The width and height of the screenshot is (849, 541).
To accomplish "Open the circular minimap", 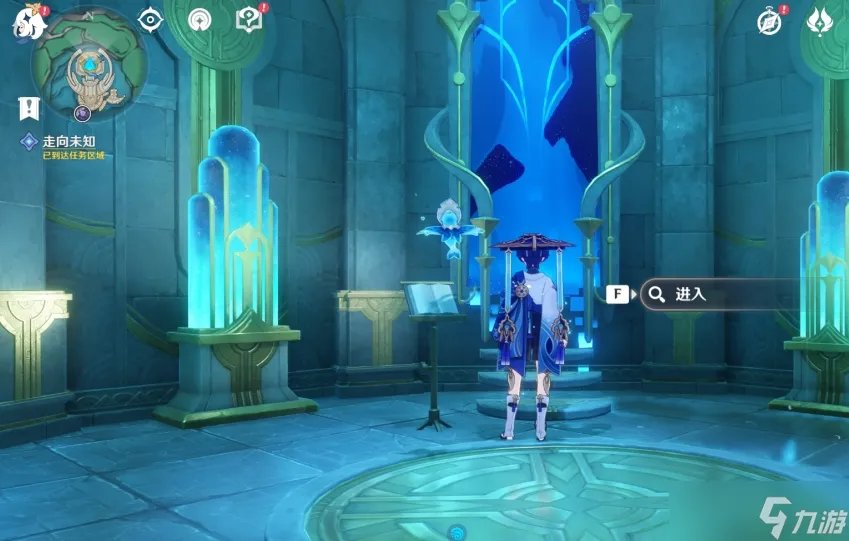I will (88, 63).
